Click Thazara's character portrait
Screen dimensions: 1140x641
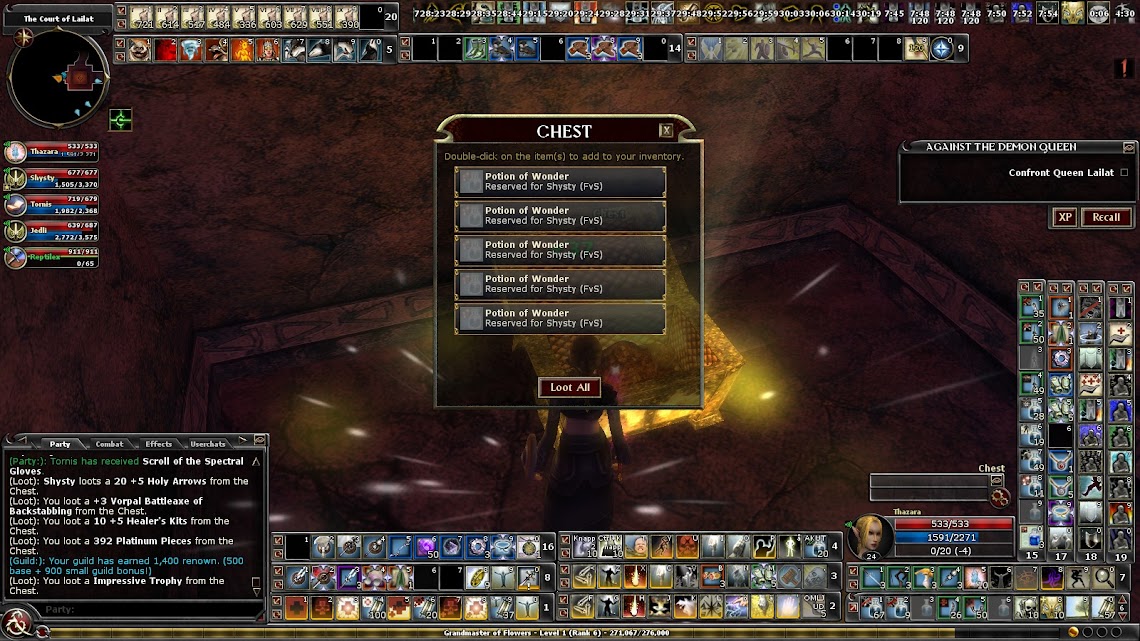point(869,537)
